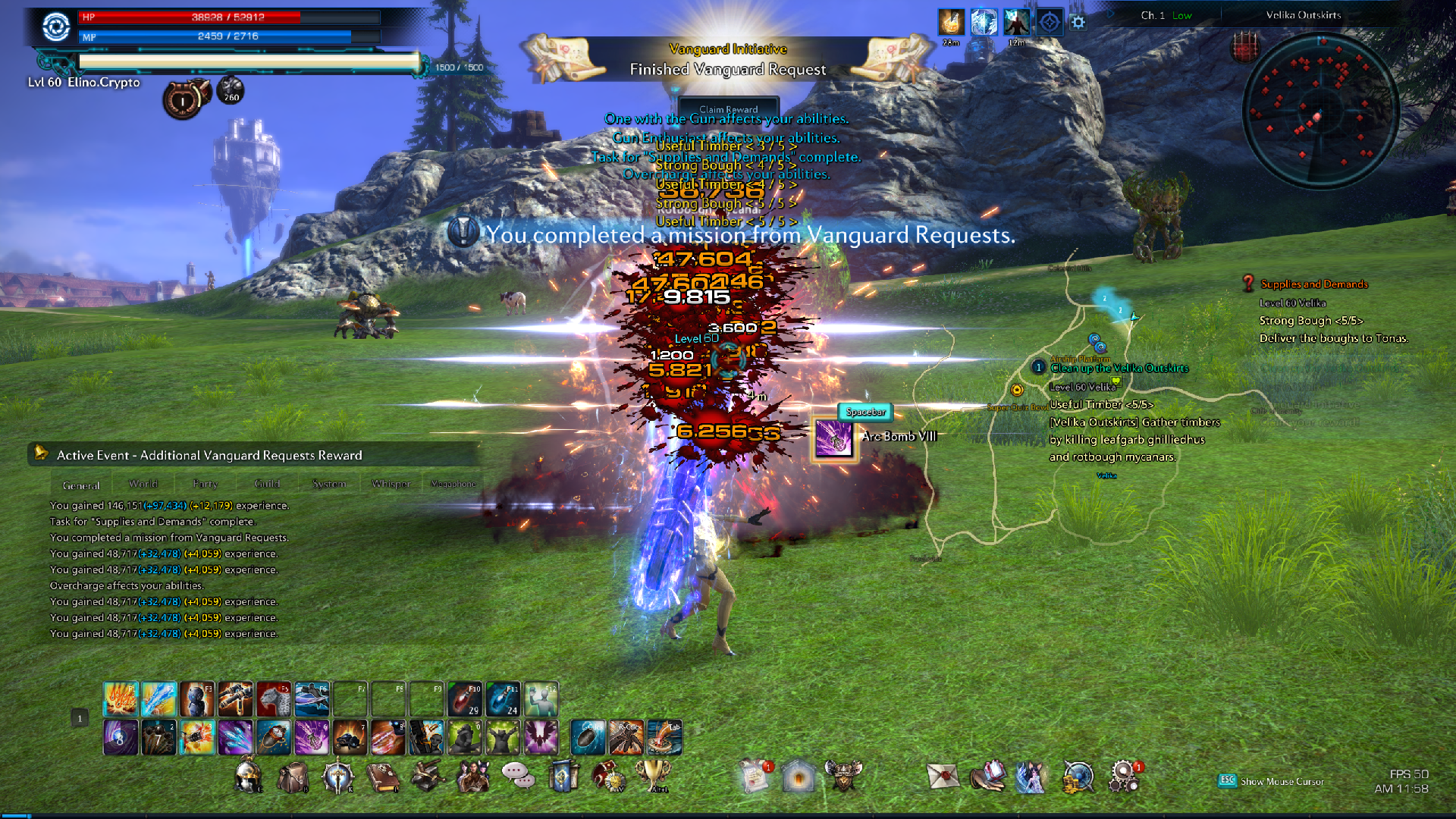This screenshot has width=1456, height=819.
Task: Open the inventory bag icon
Action: point(293,777)
